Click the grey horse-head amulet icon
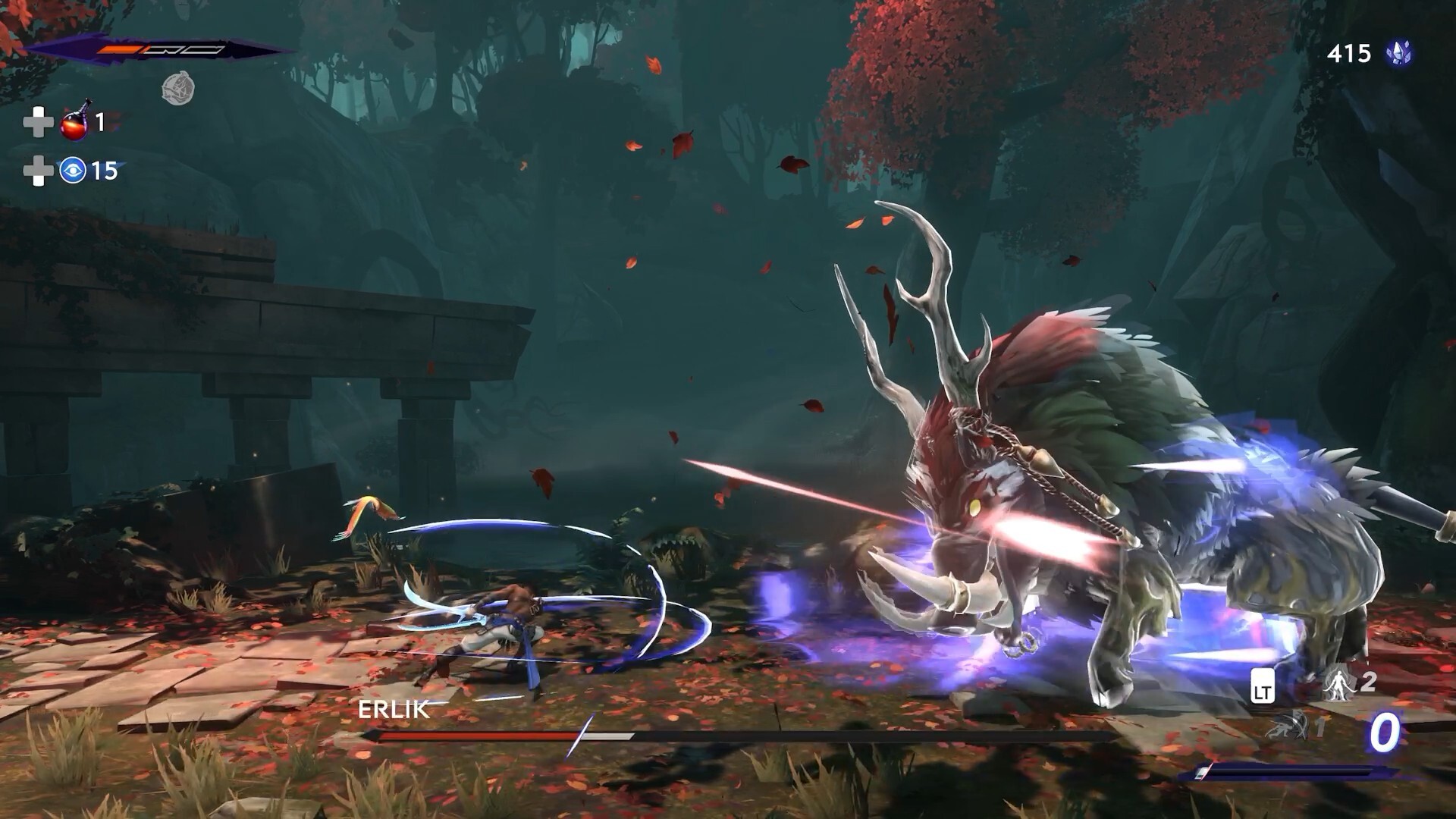 click(x=178, y=89)
